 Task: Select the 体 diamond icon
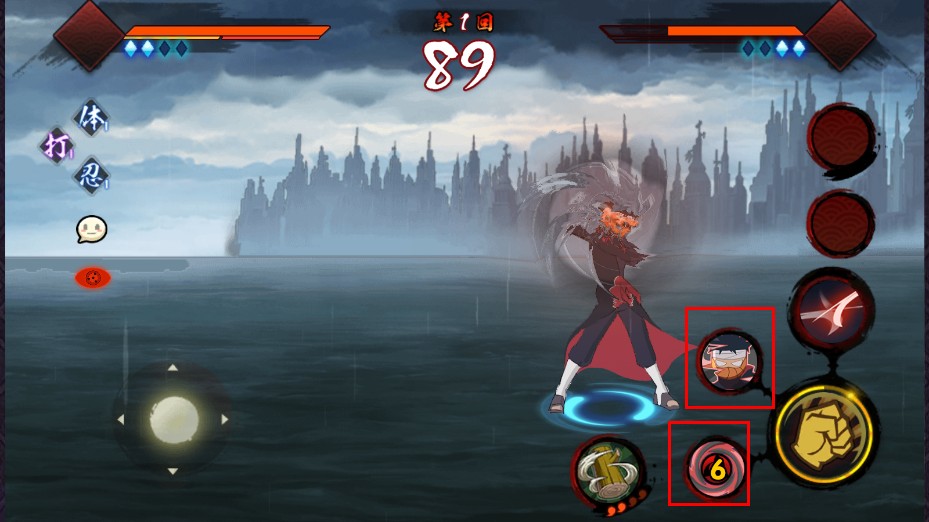90,118
